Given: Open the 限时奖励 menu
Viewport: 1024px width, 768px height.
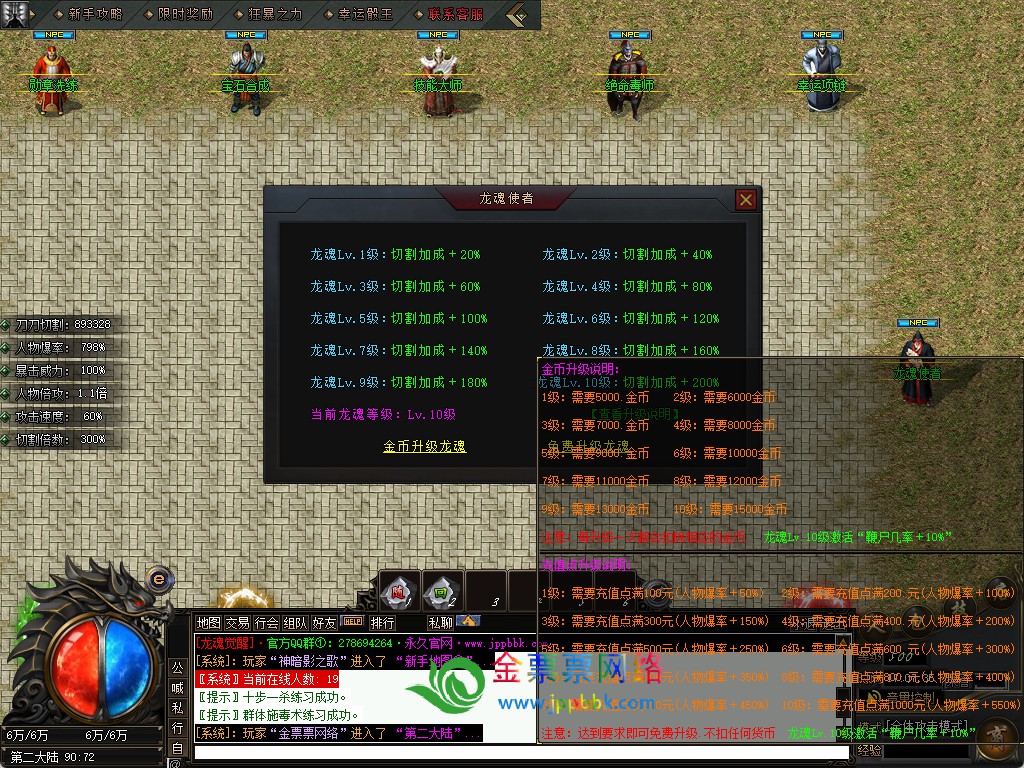Looking at the screenshot, I should 185,15.
